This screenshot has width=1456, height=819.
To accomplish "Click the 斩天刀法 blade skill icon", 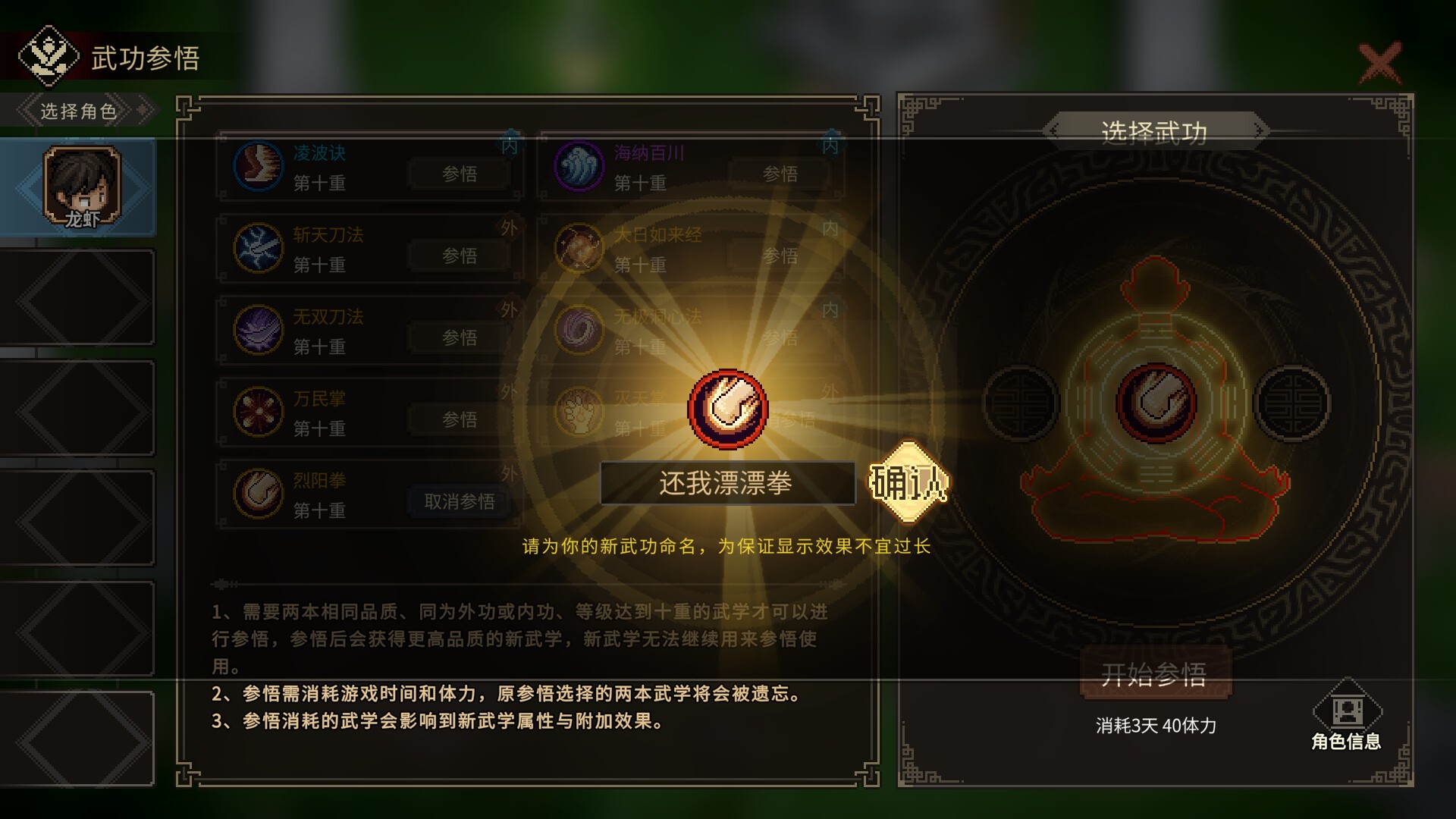I will point(258,249).
